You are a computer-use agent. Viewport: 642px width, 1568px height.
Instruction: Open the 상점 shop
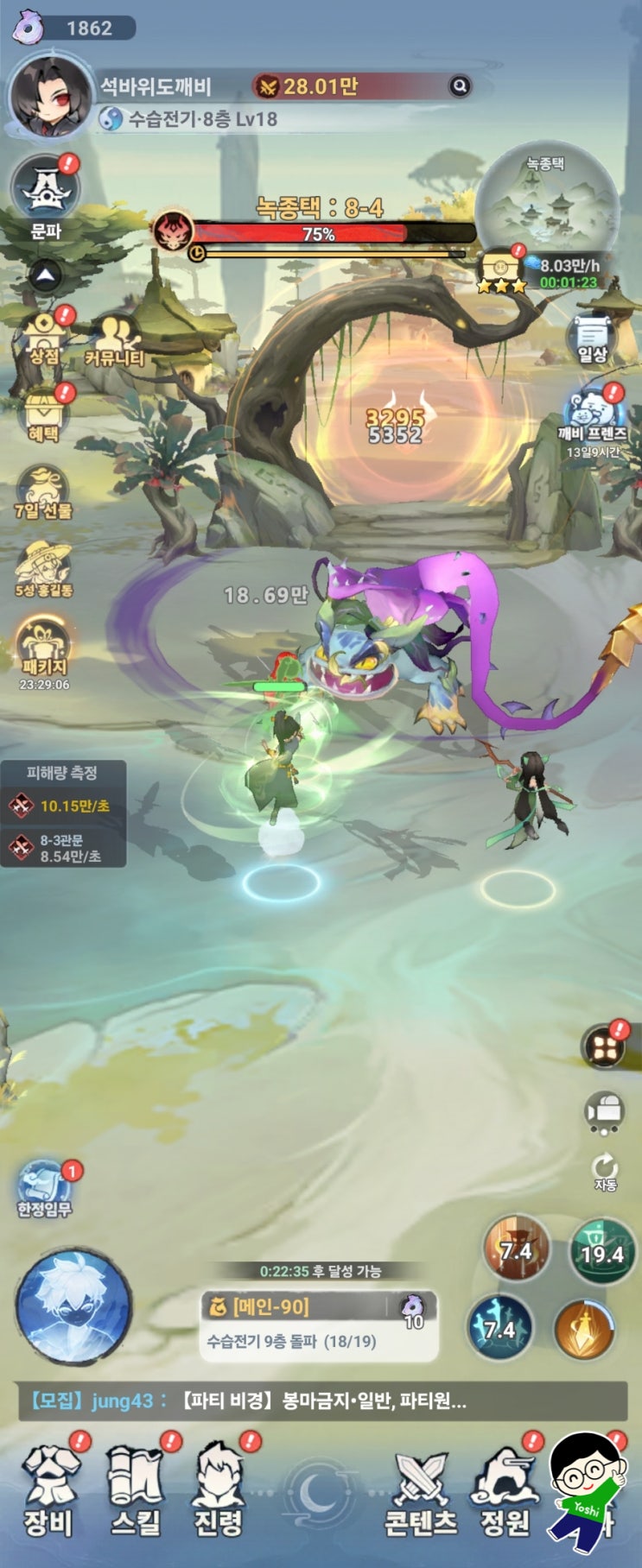click(43, 335)
